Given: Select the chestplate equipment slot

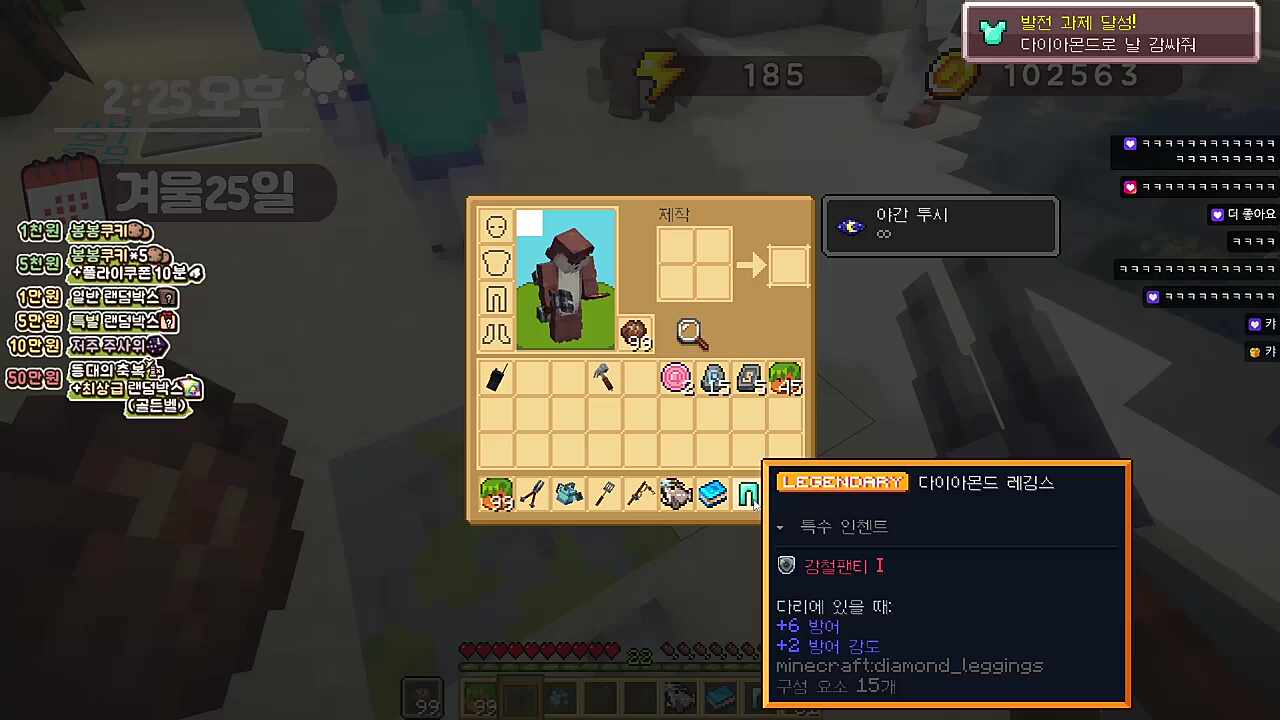Looking at the screenshot, I should (497, 263).
